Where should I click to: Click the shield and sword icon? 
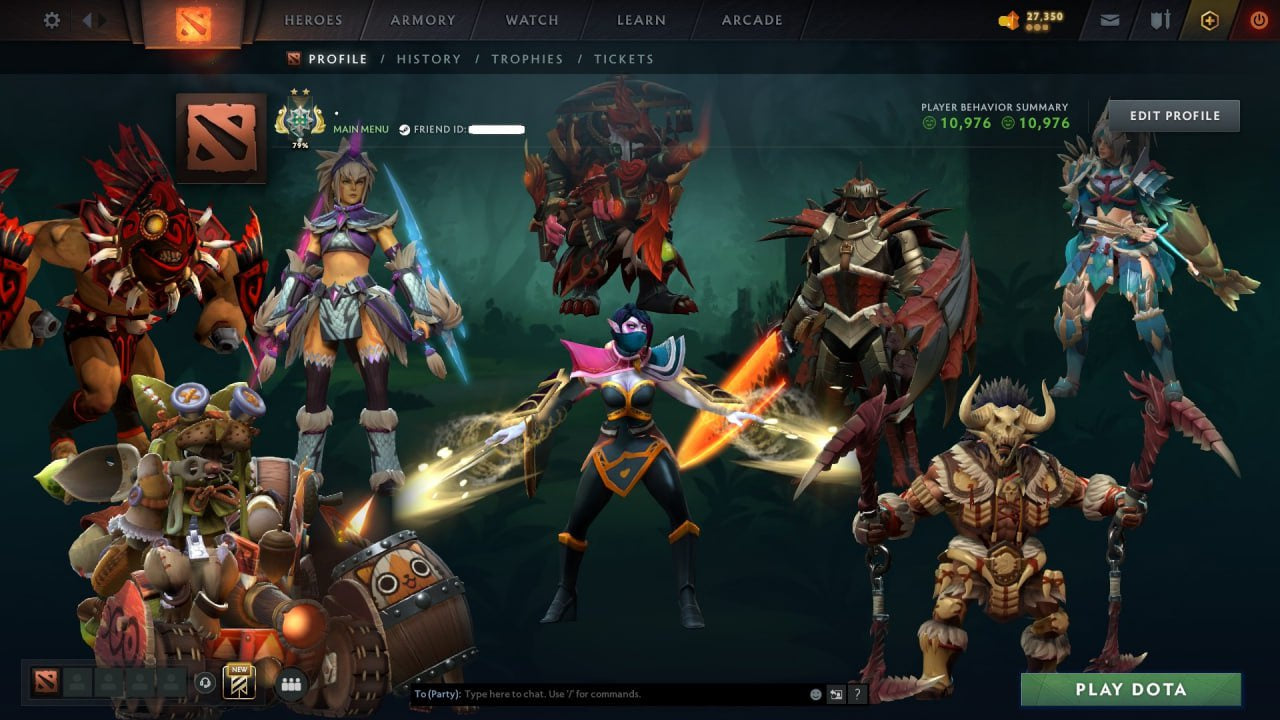1161,19
